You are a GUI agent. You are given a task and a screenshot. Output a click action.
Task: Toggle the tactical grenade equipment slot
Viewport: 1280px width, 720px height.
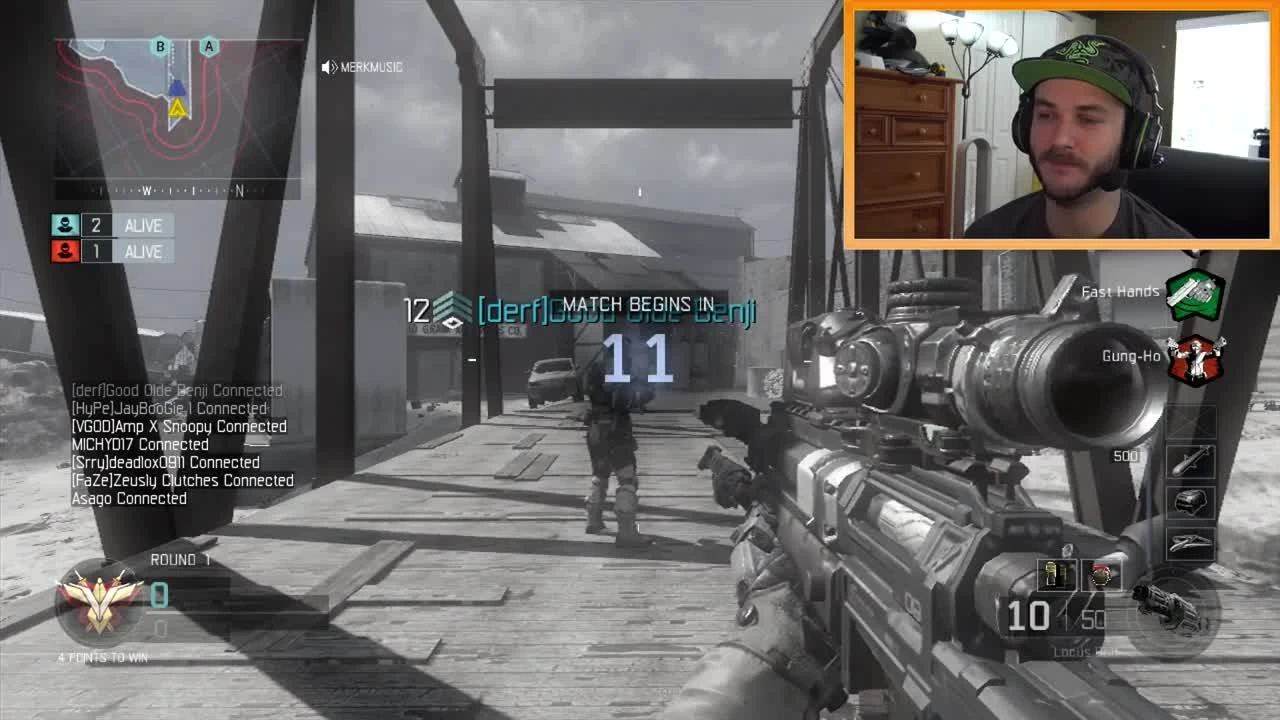point(1055,576)
